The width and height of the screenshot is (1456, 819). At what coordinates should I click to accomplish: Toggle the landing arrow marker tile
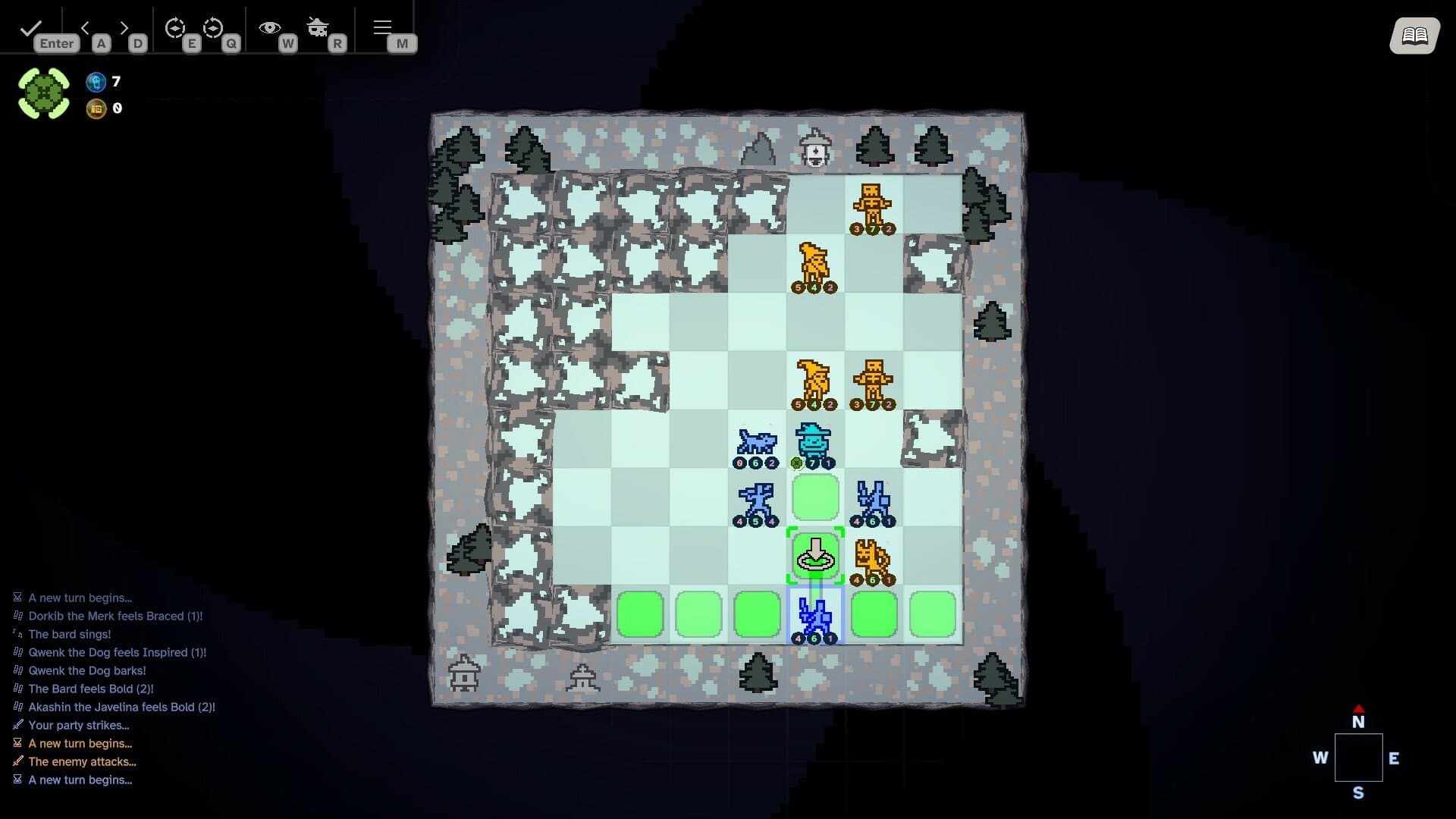[x=816, y=556]
